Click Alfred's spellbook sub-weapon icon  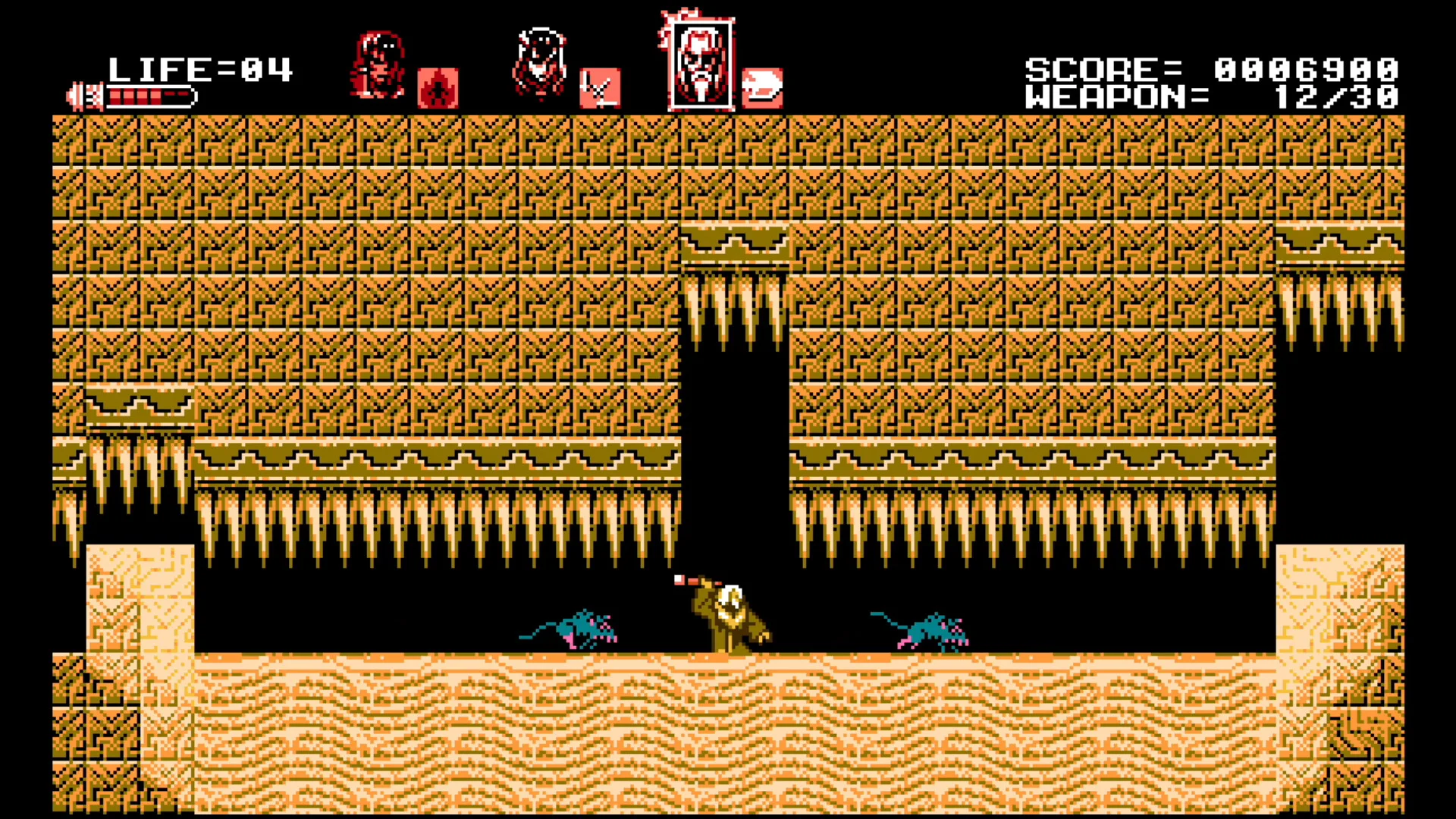(x=600, y=86)
